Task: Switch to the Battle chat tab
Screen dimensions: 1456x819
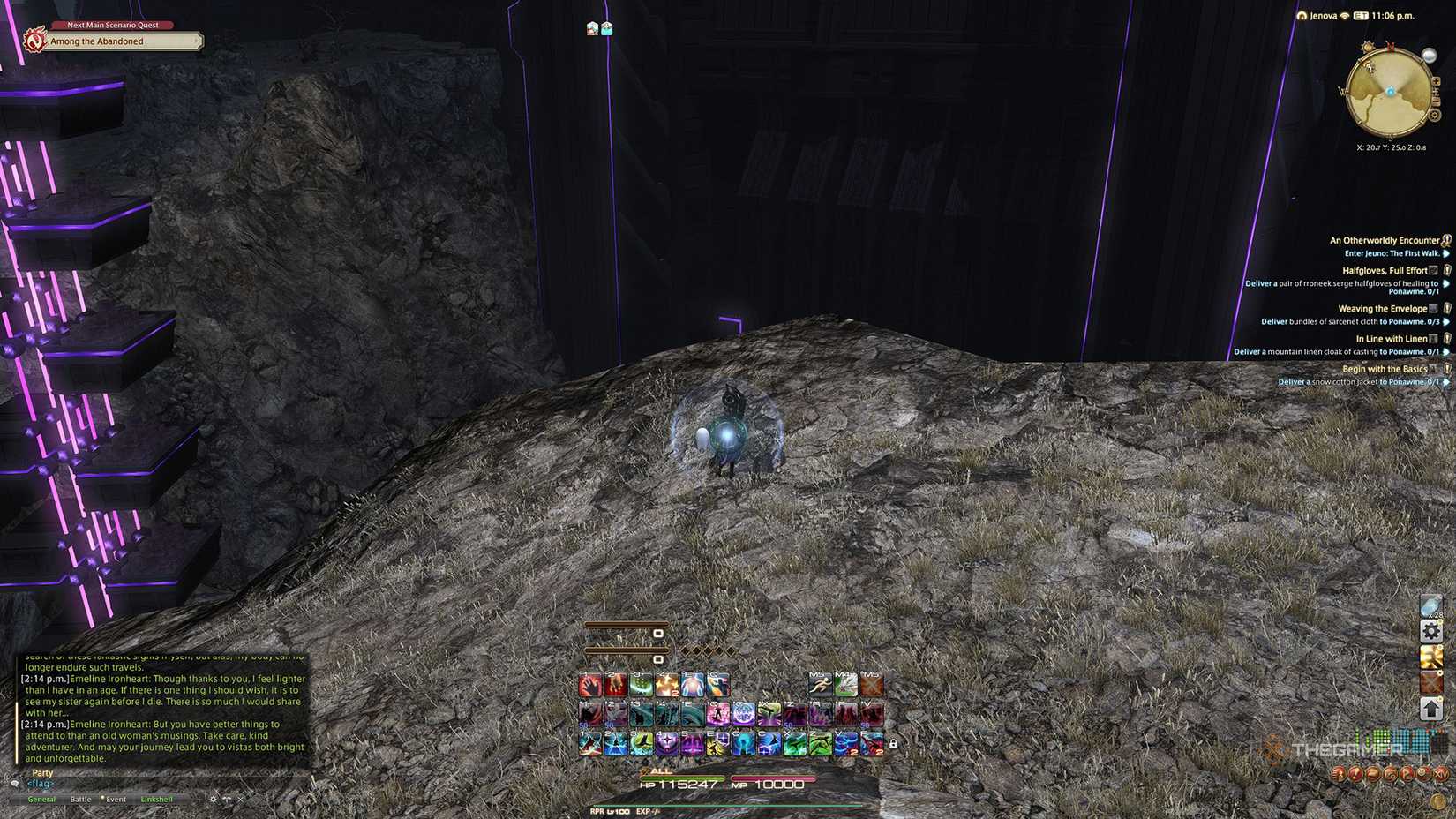Action: [x=81, y=799]
